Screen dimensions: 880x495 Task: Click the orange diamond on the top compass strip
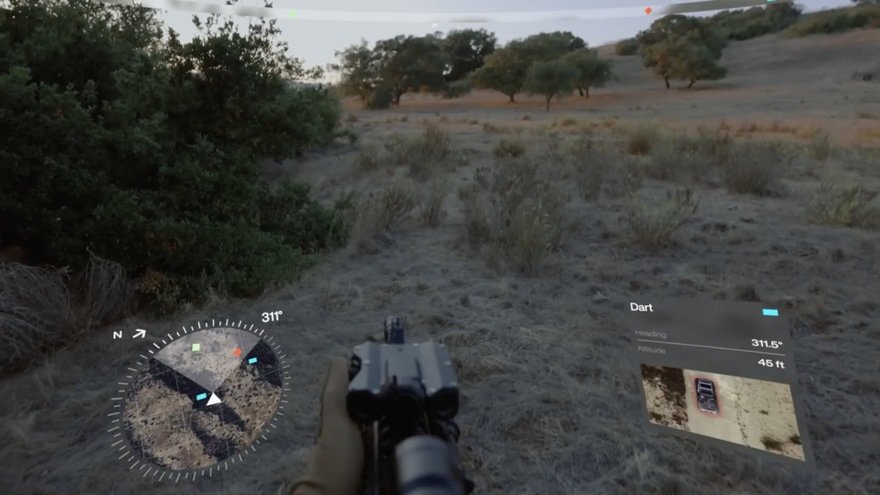648,11
